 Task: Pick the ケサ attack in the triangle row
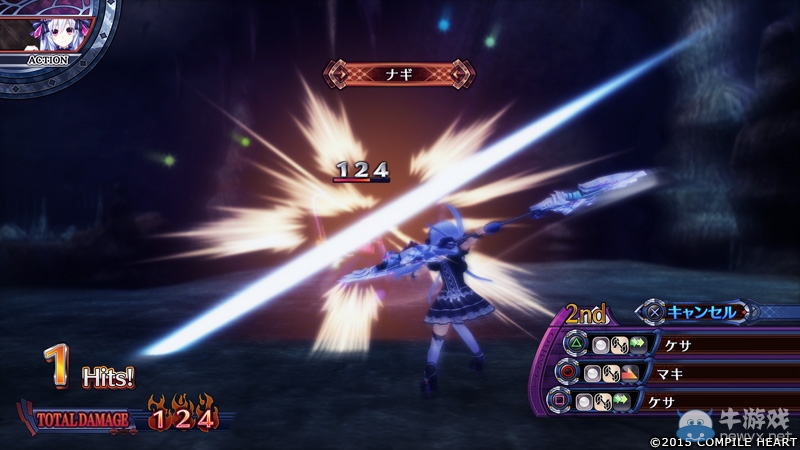pyautogui.click(x=672, y=343)
